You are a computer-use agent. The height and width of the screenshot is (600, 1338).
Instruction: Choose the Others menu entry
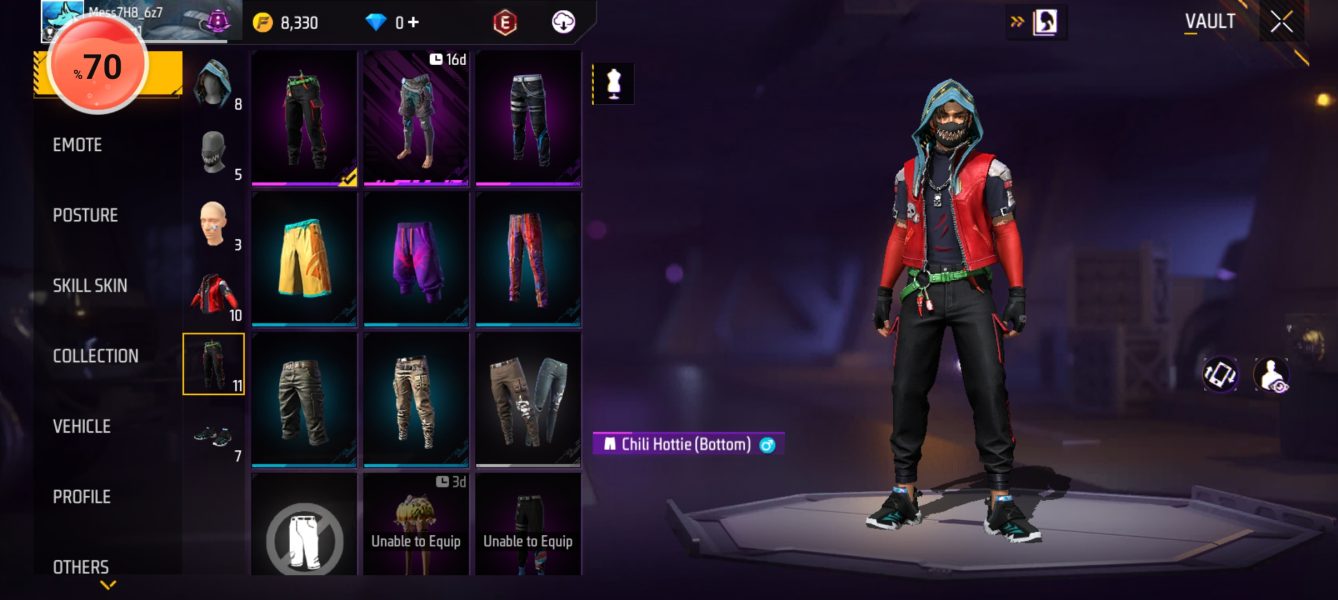click(81, 567)
